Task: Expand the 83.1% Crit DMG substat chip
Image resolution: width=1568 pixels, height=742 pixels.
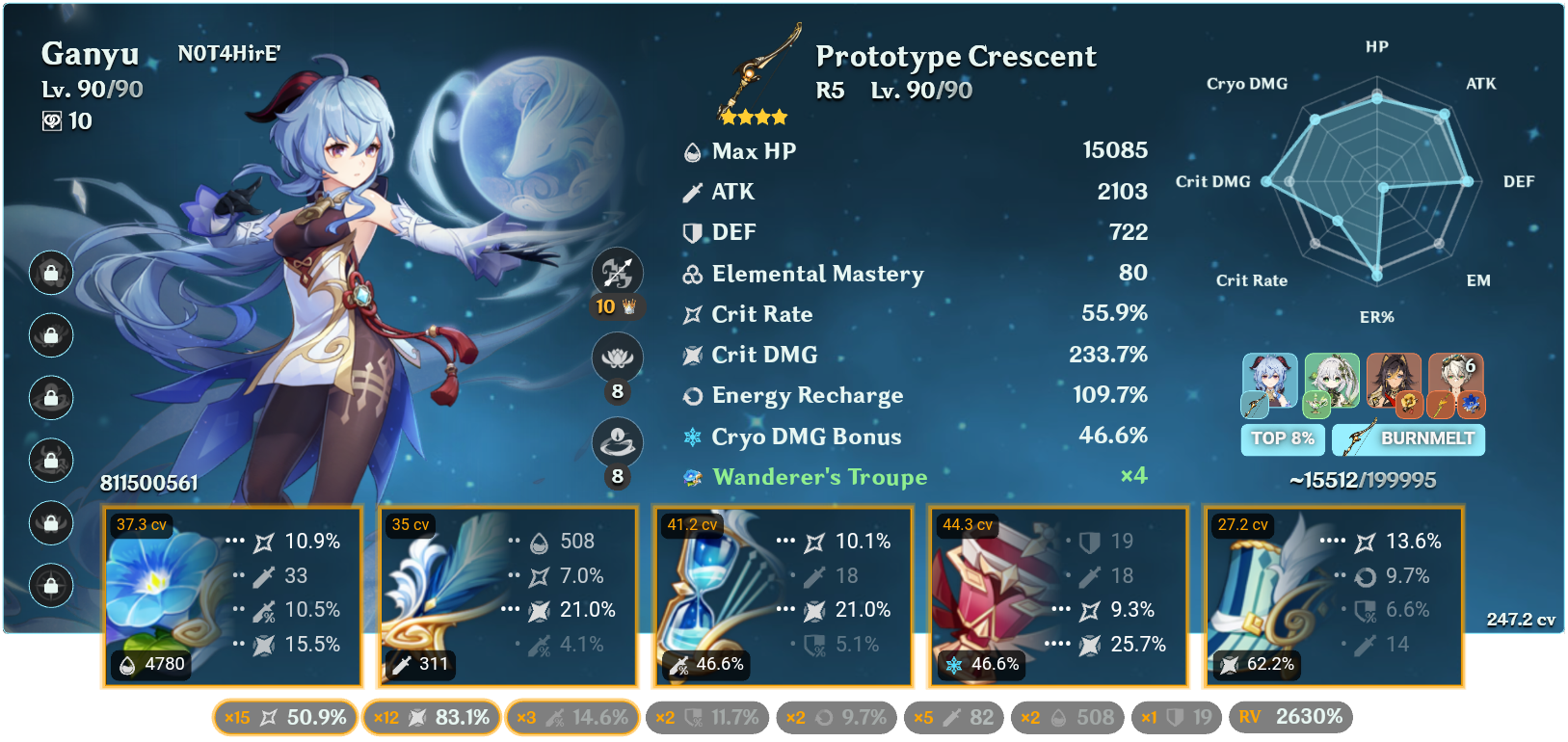Action: (x=431, y=717)
